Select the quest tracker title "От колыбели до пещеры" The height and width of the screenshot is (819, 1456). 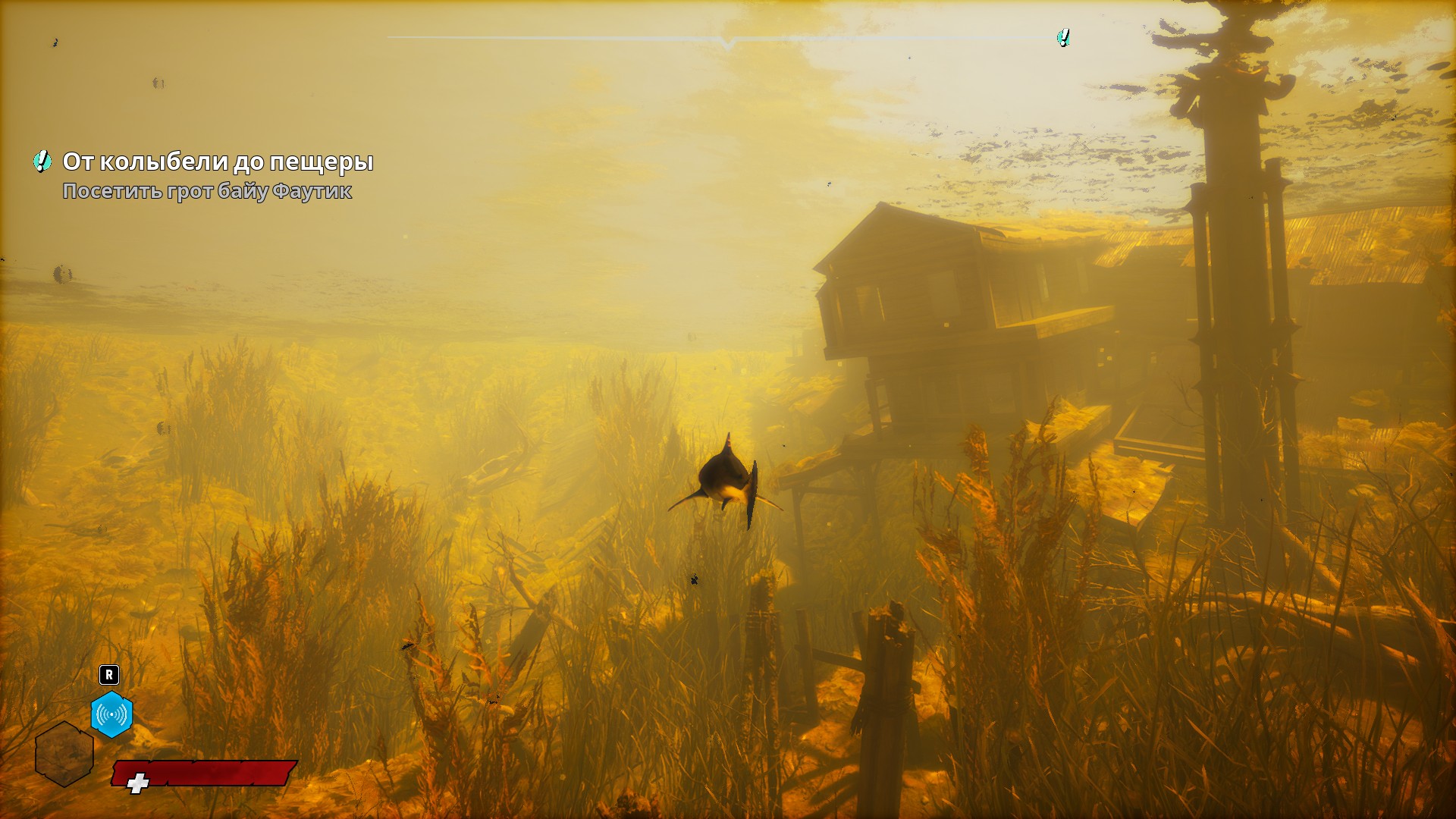coord(218,162)
